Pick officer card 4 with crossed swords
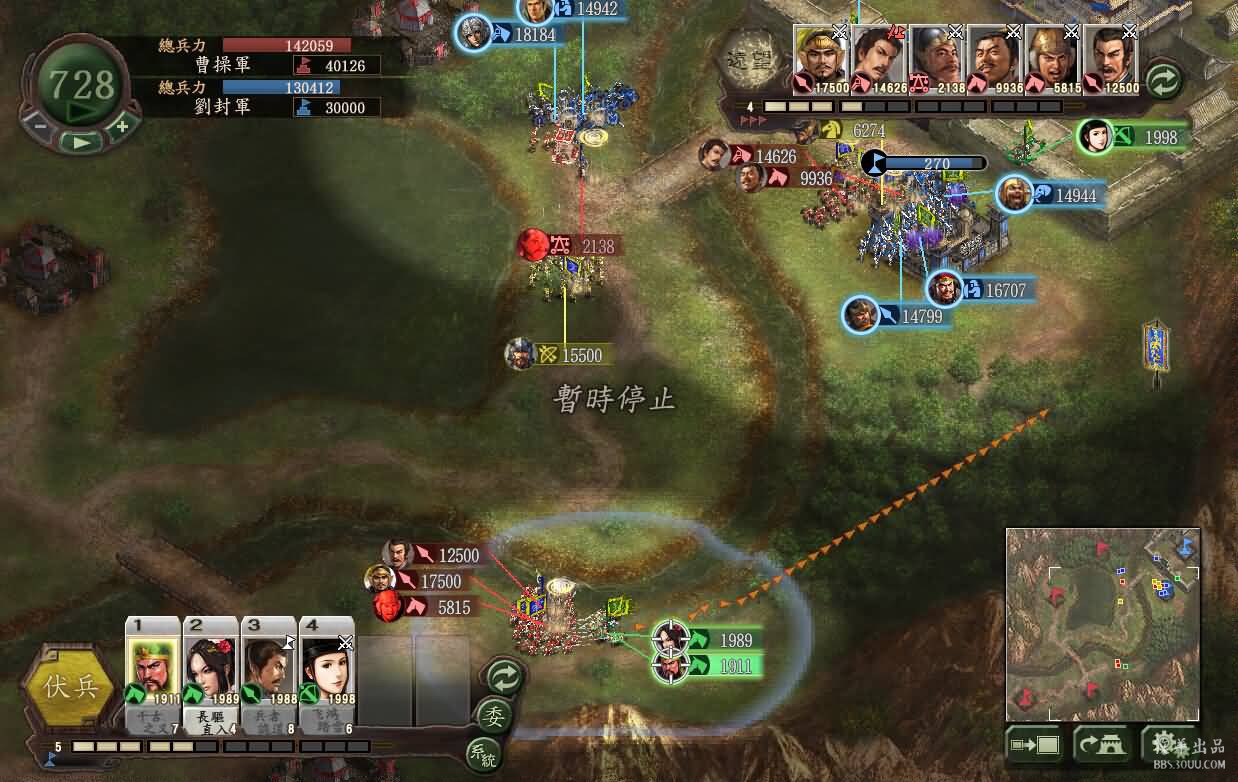Viewport: 1238px width, 782px height. [x=326, y=667]
